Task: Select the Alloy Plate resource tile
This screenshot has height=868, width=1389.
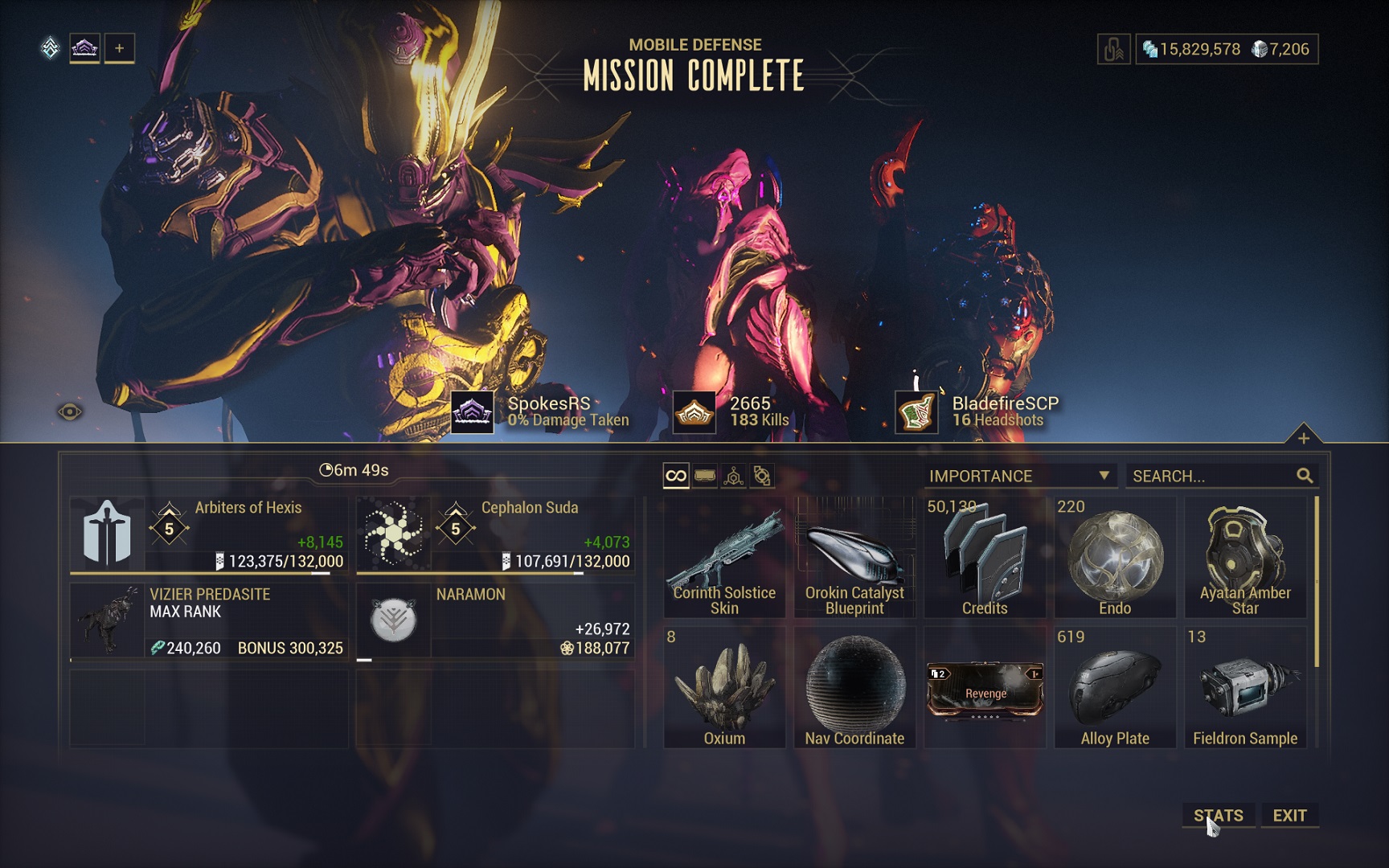Action: point(1115,687)
